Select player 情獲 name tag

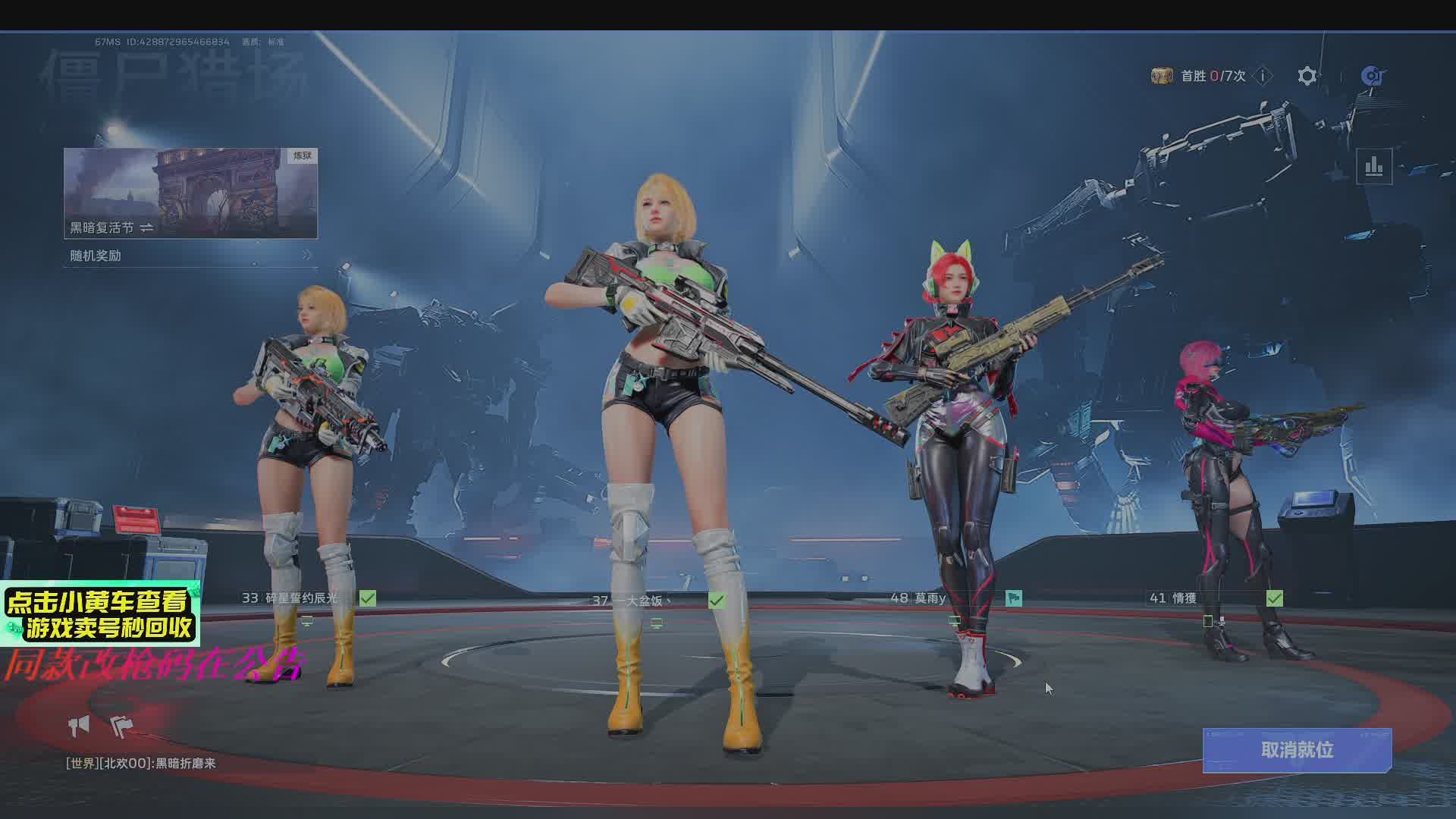pos(1184,598)
